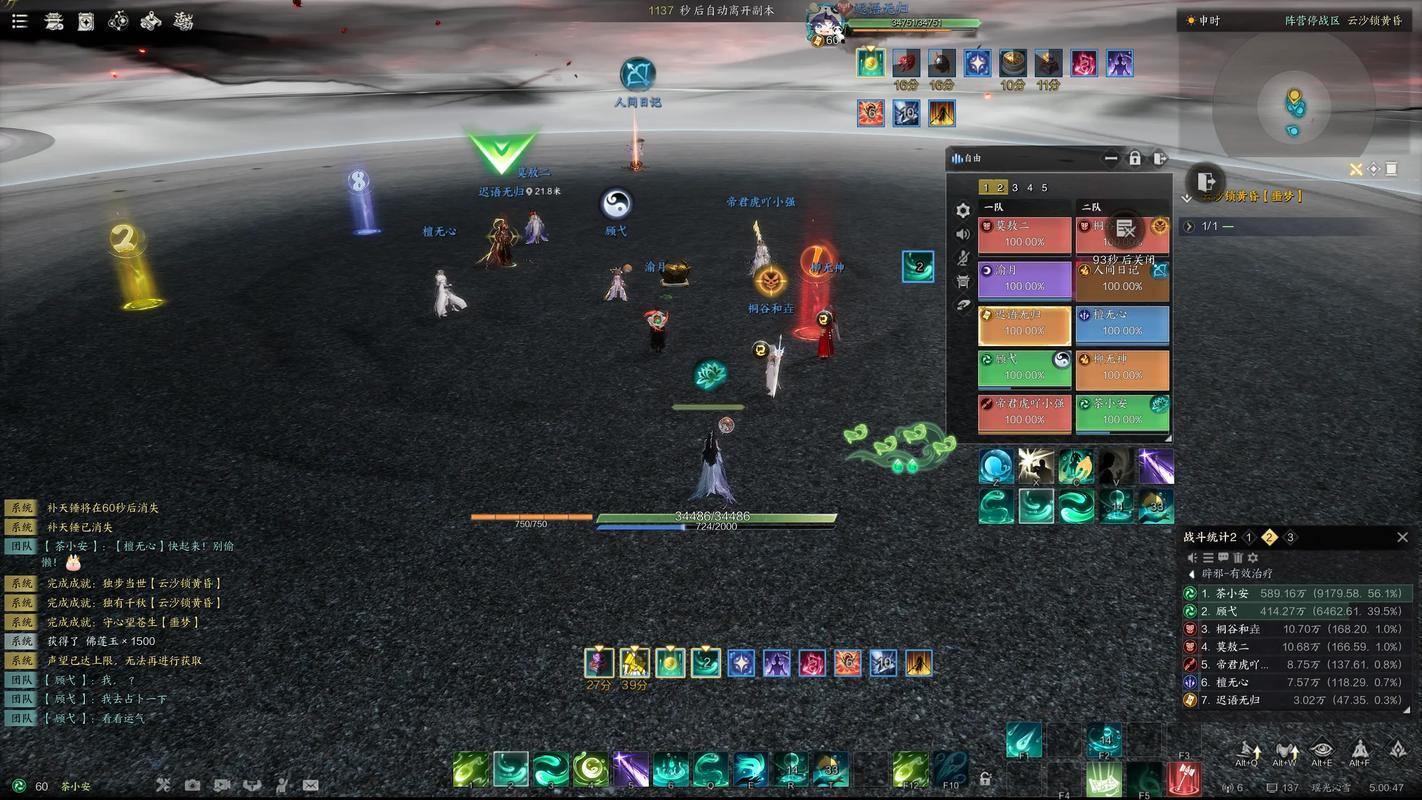Close the 战斗统计 combat stats panel
This screenshot has height=800, width=1422.
coord(1402,537)
